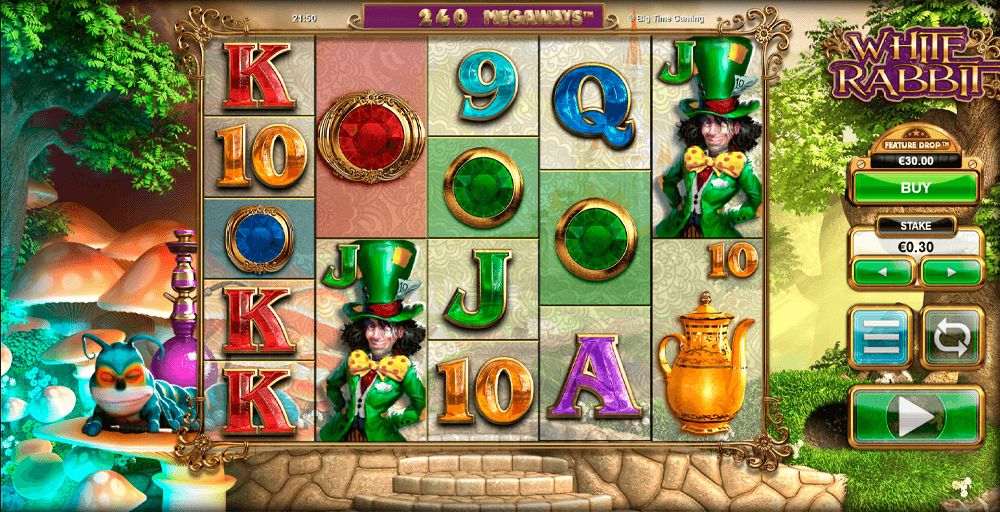The width and height of the screenshot is (1000, 512).
Task: Activate the autoplay loop-arrows button
Action: coord(951,338)
